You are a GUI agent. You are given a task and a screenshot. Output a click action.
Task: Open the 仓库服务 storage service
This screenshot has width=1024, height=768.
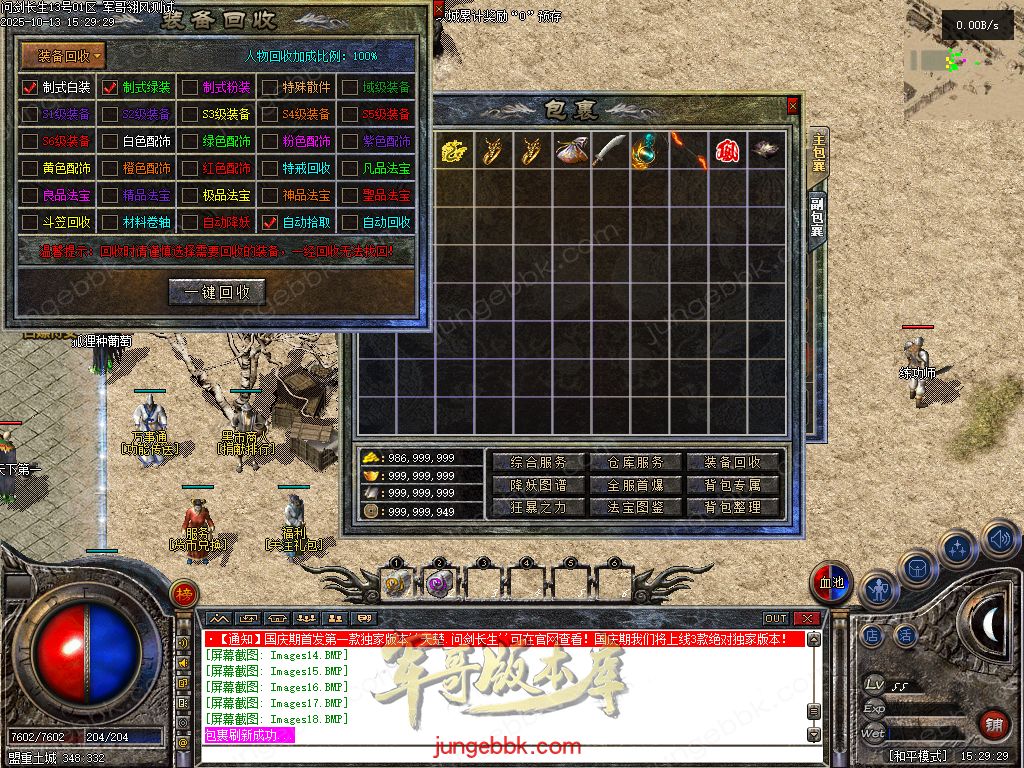click(x=635, y=462)
